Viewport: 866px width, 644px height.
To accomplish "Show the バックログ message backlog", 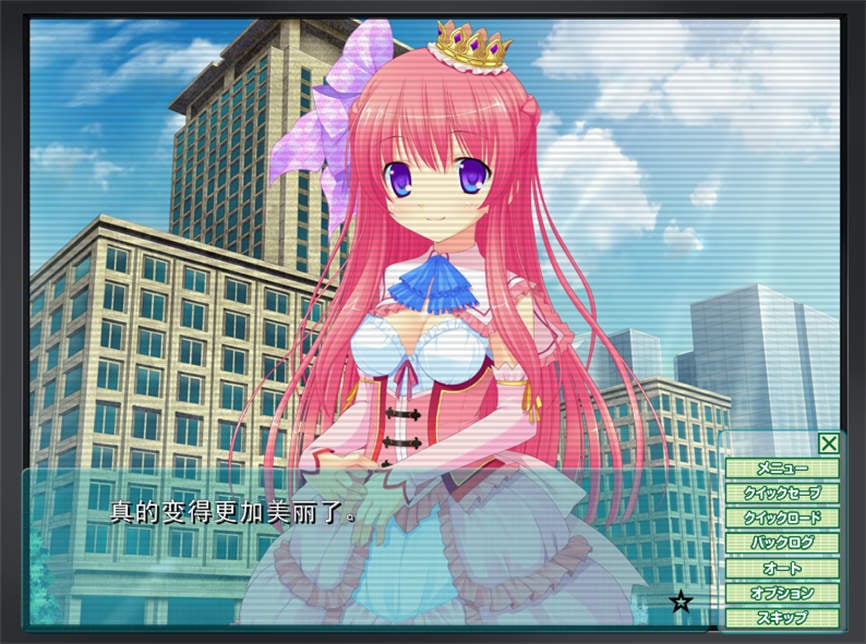I will [x=782, y=543].
